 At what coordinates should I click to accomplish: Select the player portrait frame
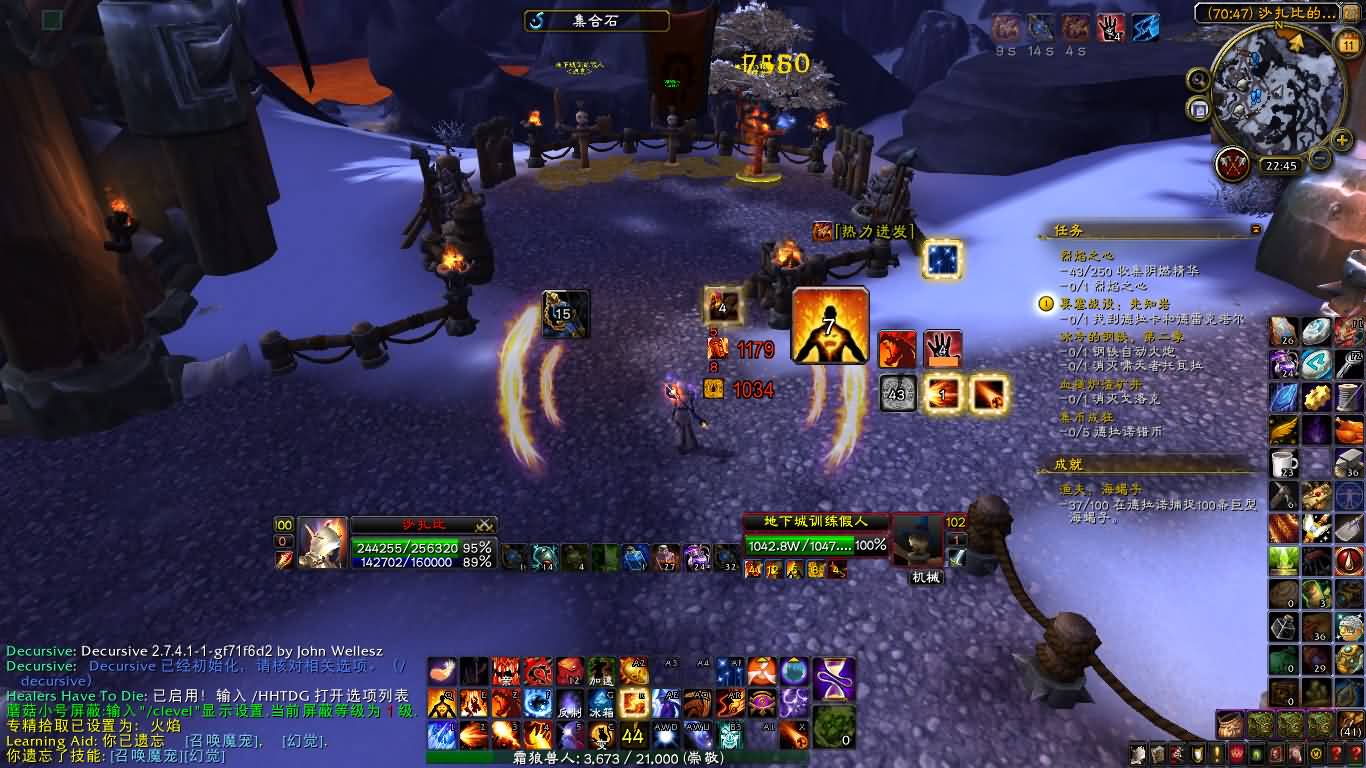pos(322,543)
